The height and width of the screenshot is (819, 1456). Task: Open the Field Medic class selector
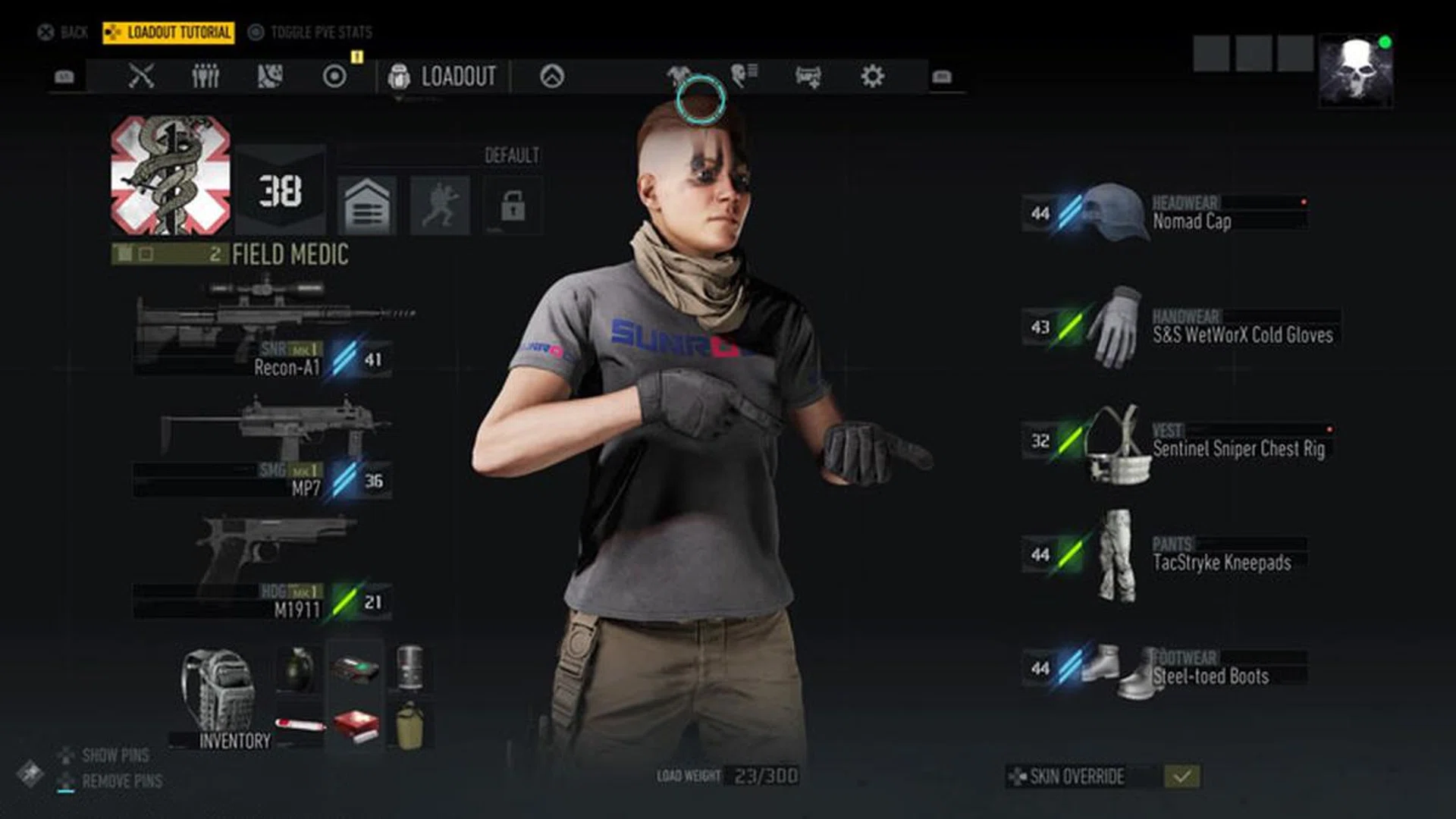[289, 255]
